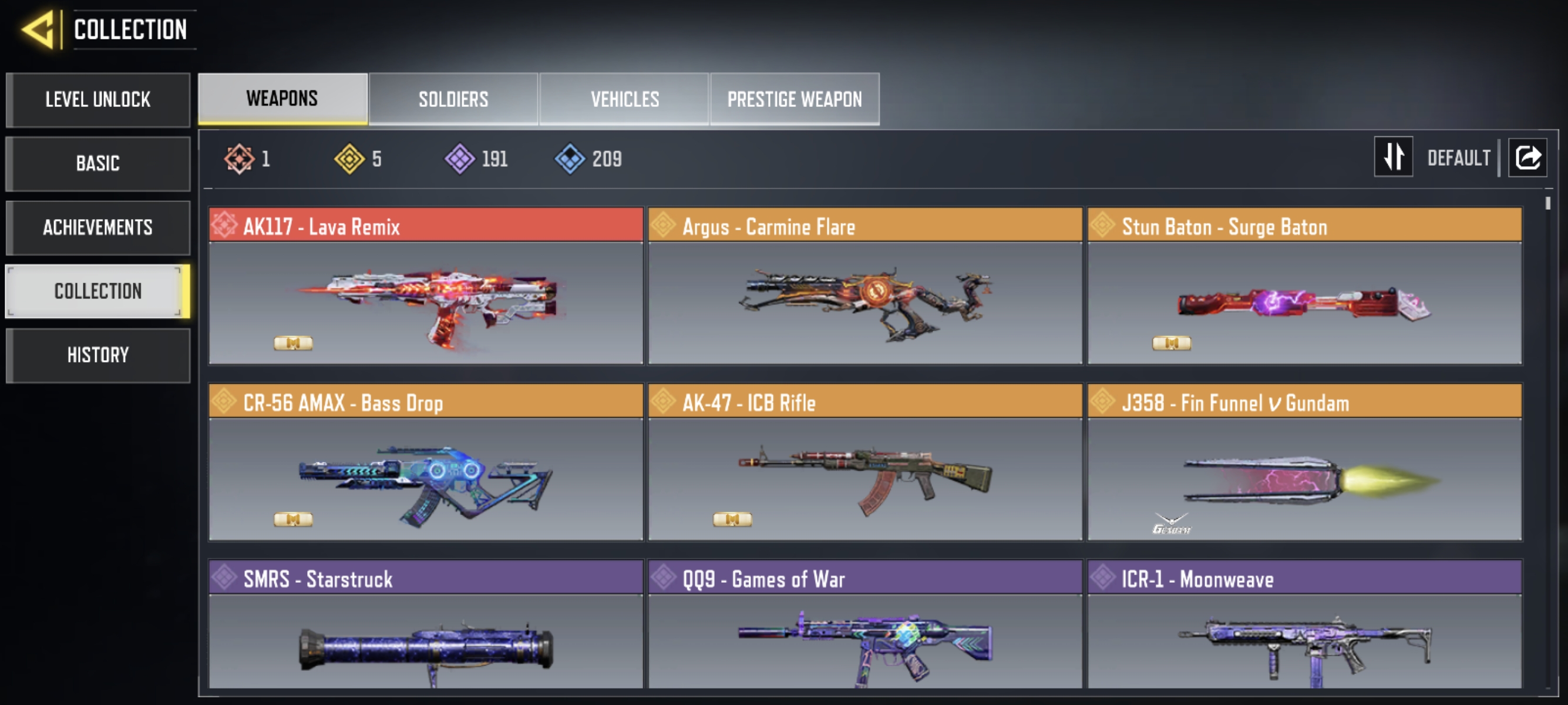Viewport: 1568px width, 705px height.
Task: Choose J358 - Fin Funnel Gundam
Action: pyautogui.click(x=1304, y=462)
